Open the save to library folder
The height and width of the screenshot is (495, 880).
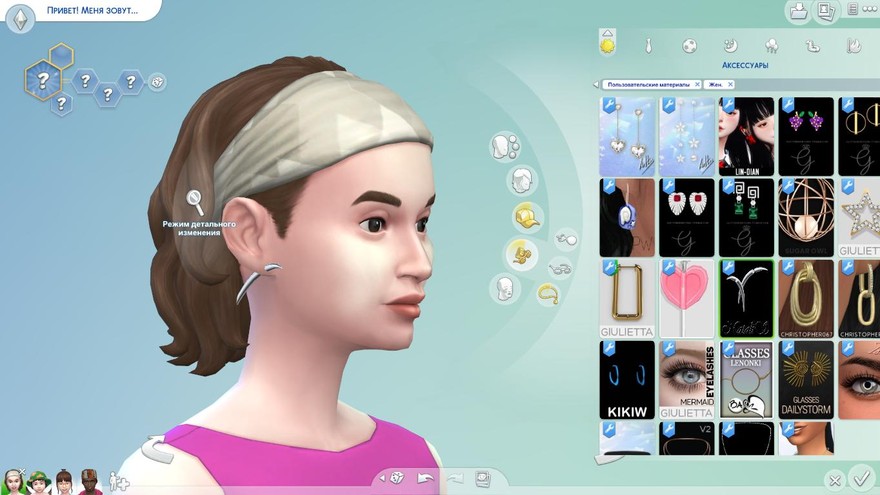coord(799,12)
